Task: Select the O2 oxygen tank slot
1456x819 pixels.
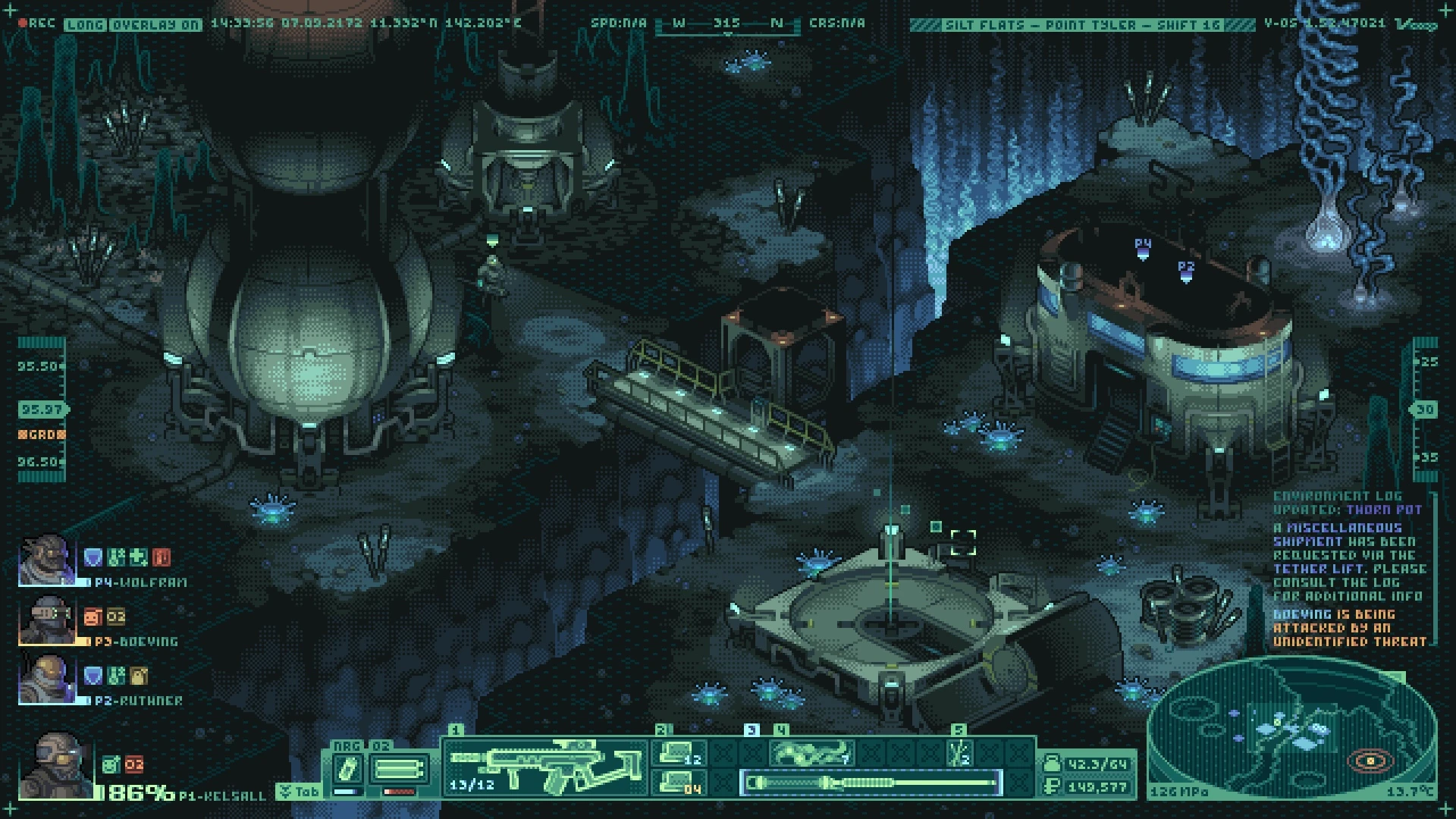Action: pos(398,770)
